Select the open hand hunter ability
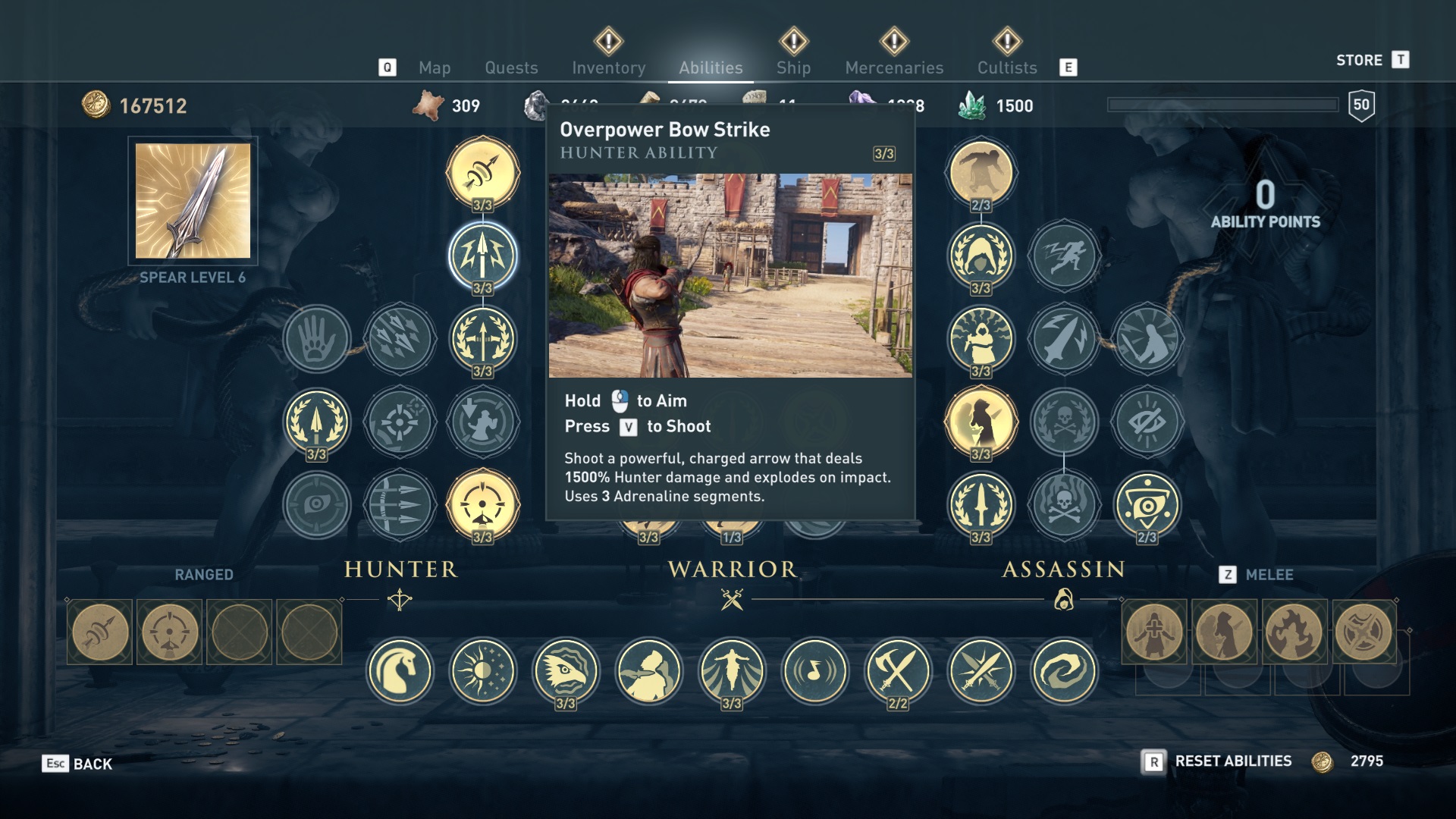The width and height of the screenshot is (1456, 819). coord(317,338)
